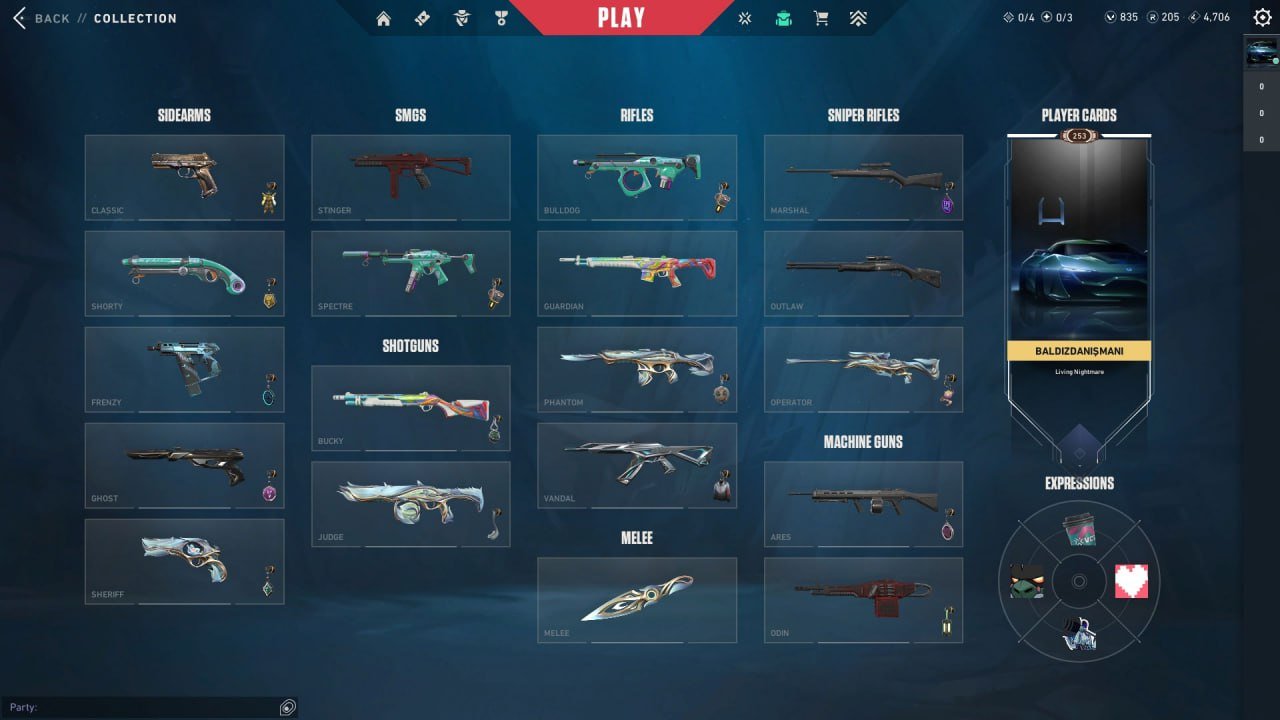Open the Store cart icon
Viewport: 1280px width, 720px height.
(x=820, y=18)
